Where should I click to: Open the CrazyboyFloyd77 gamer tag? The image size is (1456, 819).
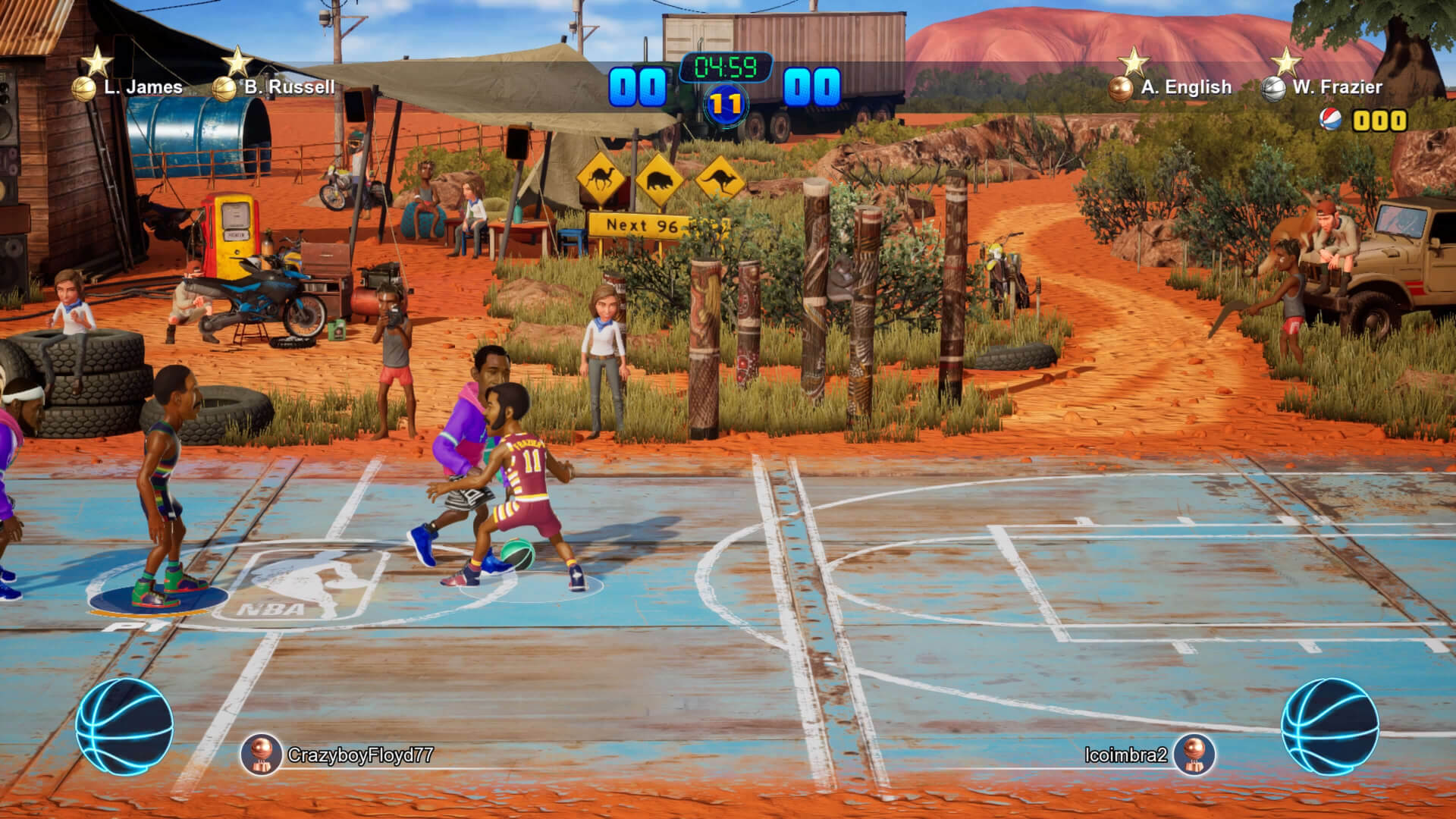click(359, 755)
